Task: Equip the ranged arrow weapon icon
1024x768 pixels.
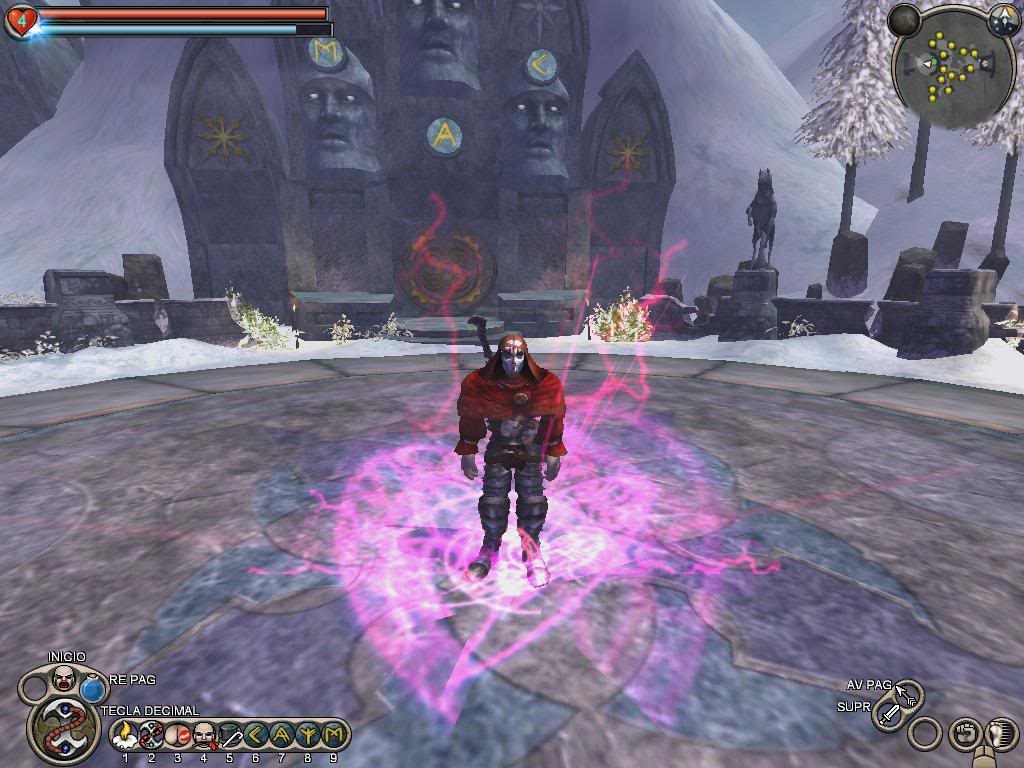Action: 907,693
